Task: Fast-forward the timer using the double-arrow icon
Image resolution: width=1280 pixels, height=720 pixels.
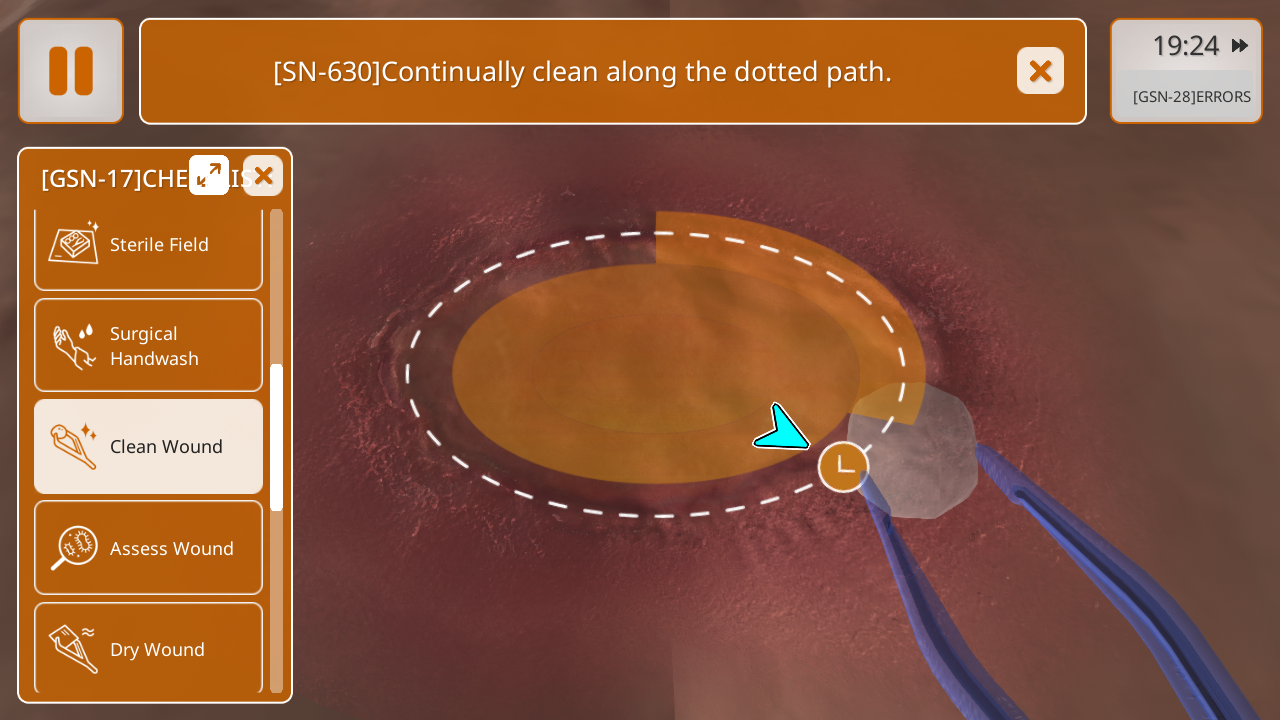Action: [1240, 45]
